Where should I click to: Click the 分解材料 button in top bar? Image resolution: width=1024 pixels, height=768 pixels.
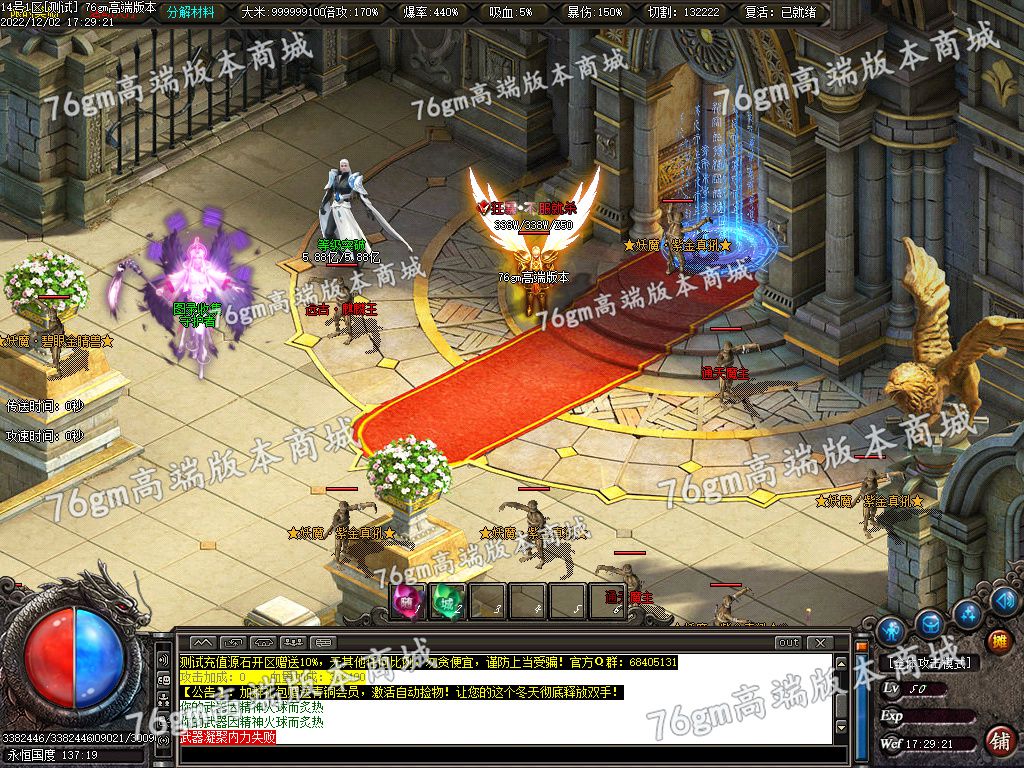point(190,12)
